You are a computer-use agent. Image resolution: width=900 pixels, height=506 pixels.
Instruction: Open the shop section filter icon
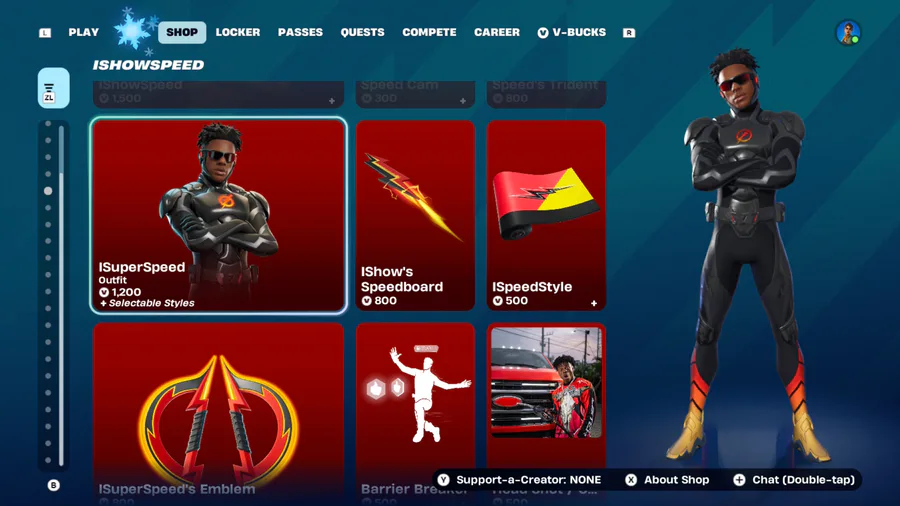pos(53,88)
